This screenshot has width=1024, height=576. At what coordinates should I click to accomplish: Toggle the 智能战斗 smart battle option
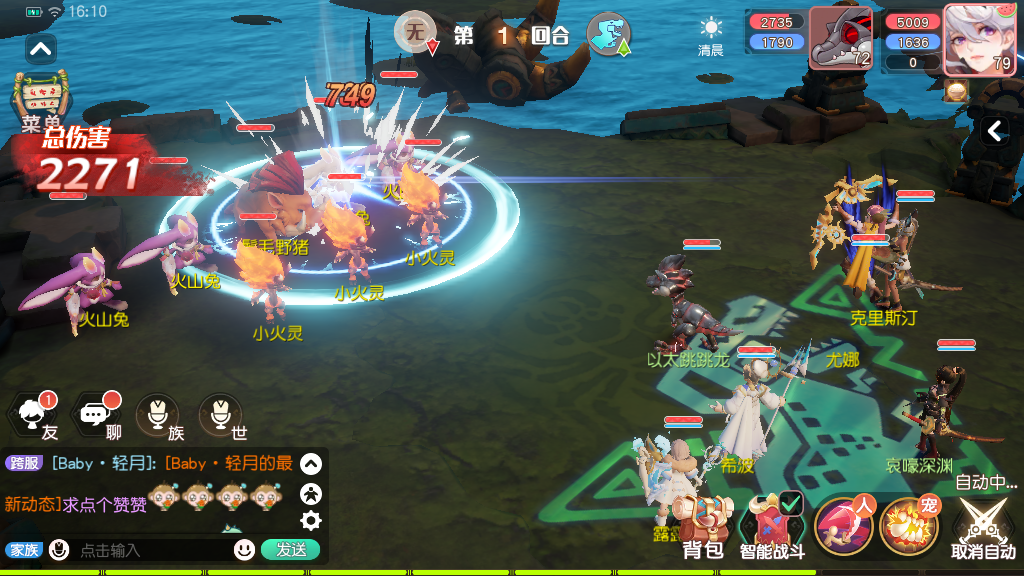click(x=771, y=526)
